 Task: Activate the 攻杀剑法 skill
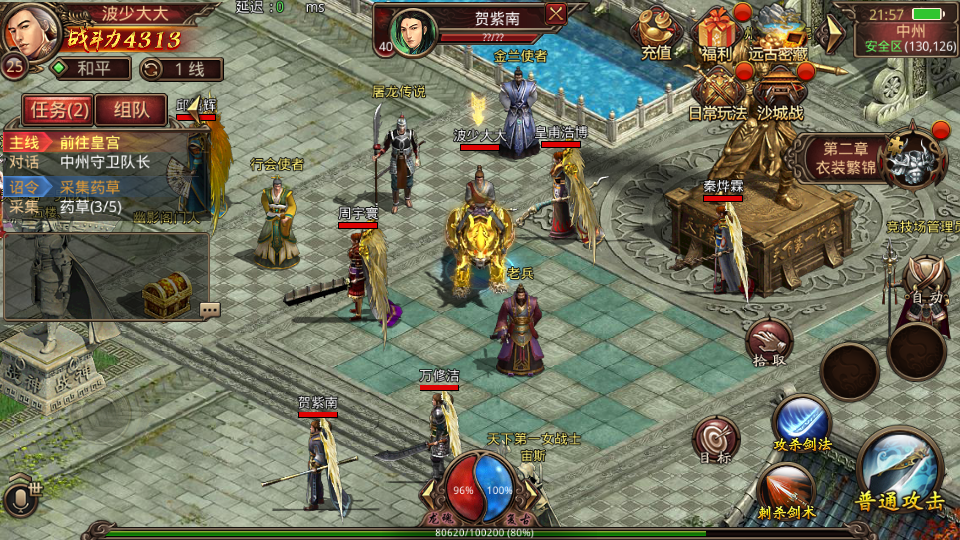tap(801, 423)
